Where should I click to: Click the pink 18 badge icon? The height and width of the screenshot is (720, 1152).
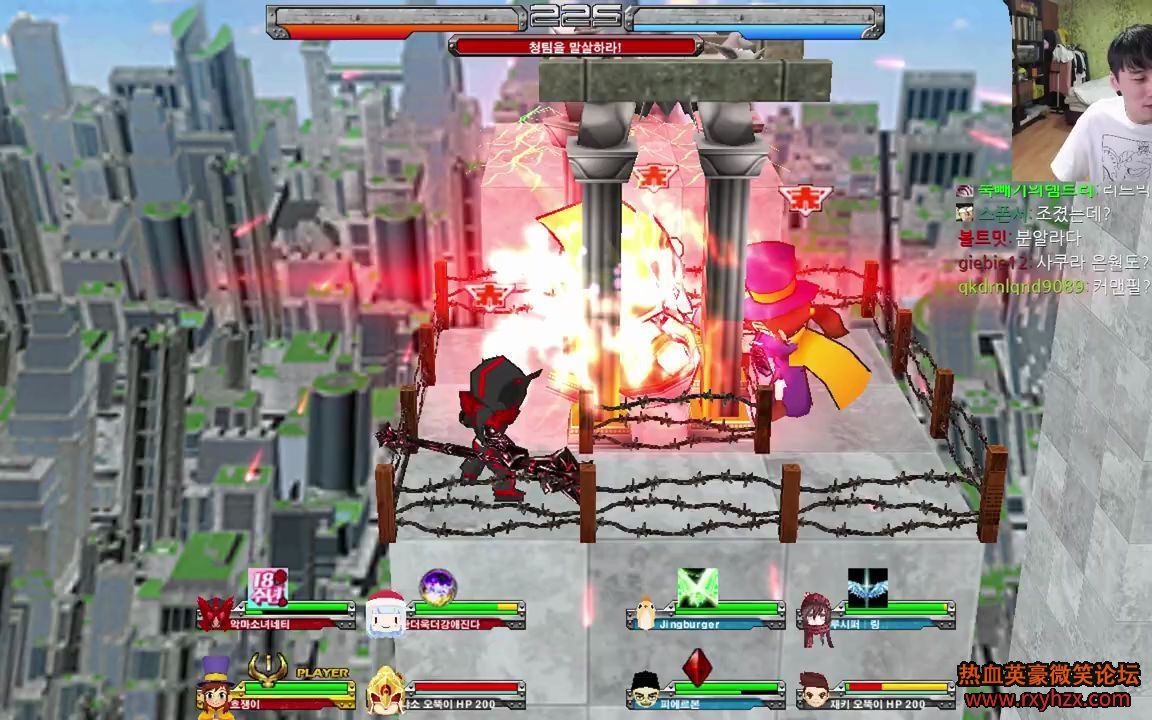(x=267, y=587)
